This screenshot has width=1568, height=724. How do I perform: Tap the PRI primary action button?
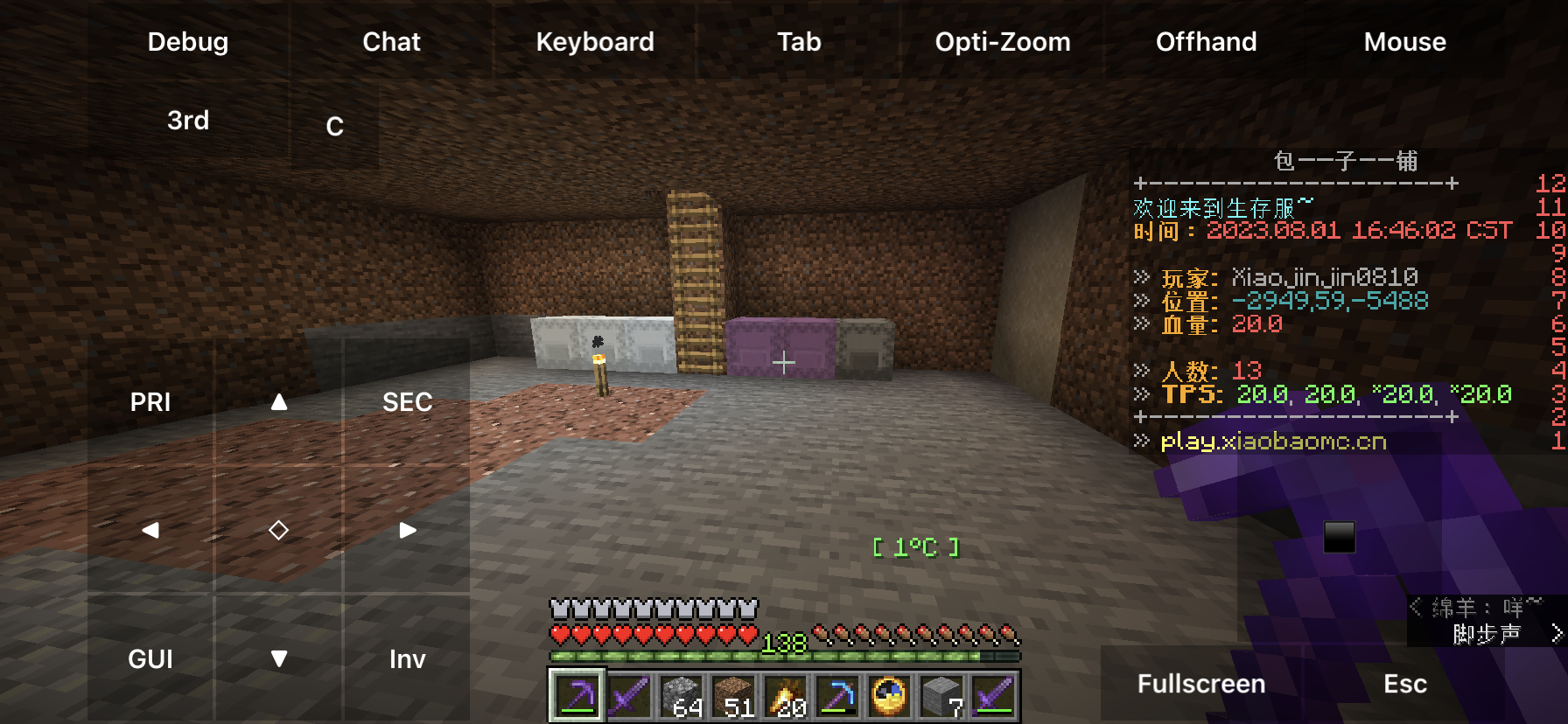click(x=150, y=402)
